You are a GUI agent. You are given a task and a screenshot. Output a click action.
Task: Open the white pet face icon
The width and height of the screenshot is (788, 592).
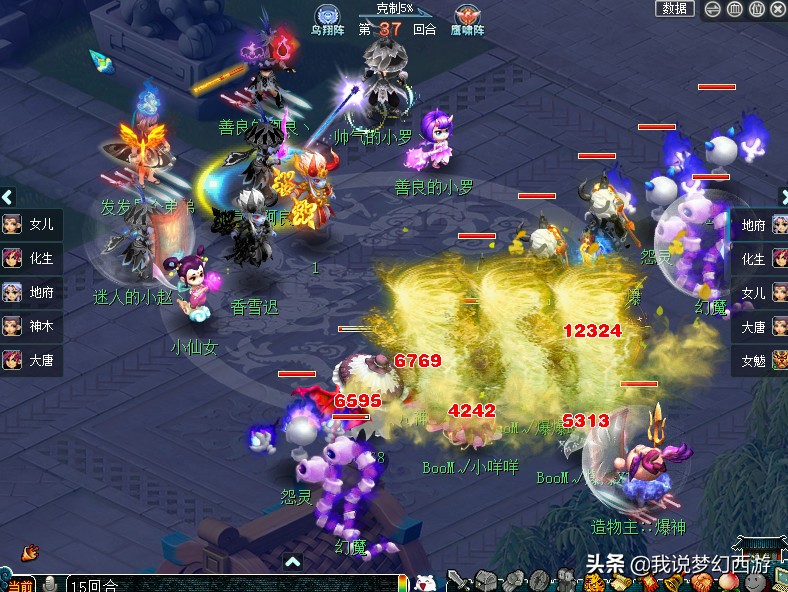424,582
